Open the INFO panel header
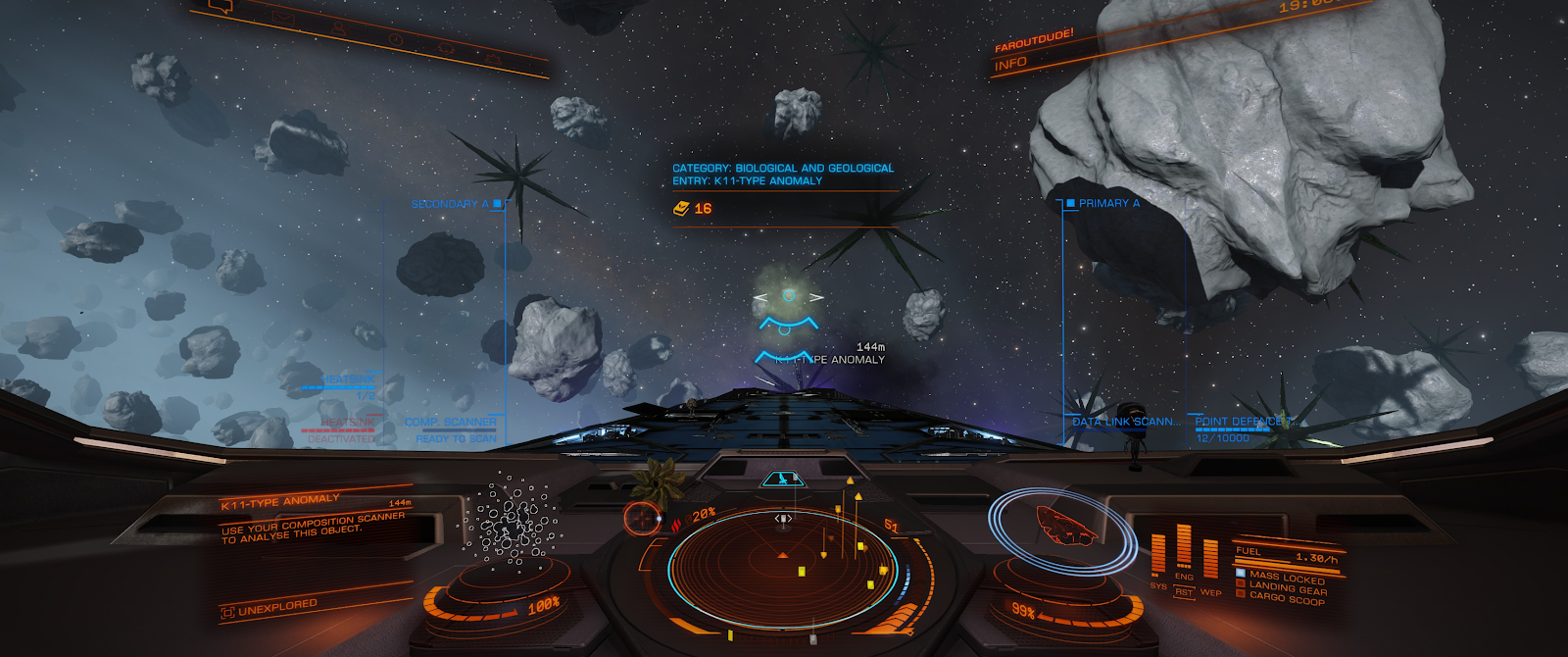The height and width of the screenshot is (657, 1568). (1010, 64)
